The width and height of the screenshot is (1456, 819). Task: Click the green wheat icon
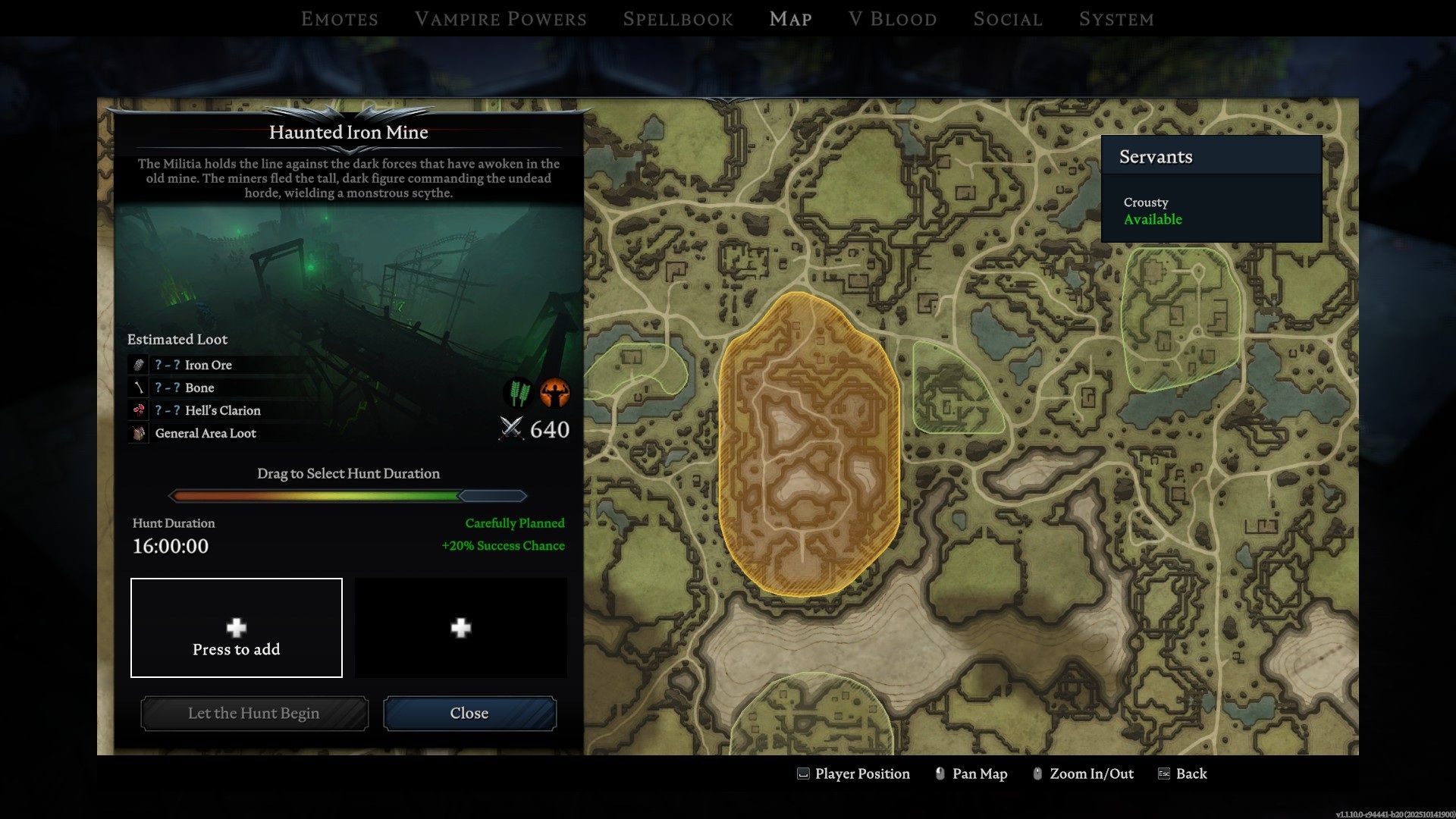coord(519,393)
